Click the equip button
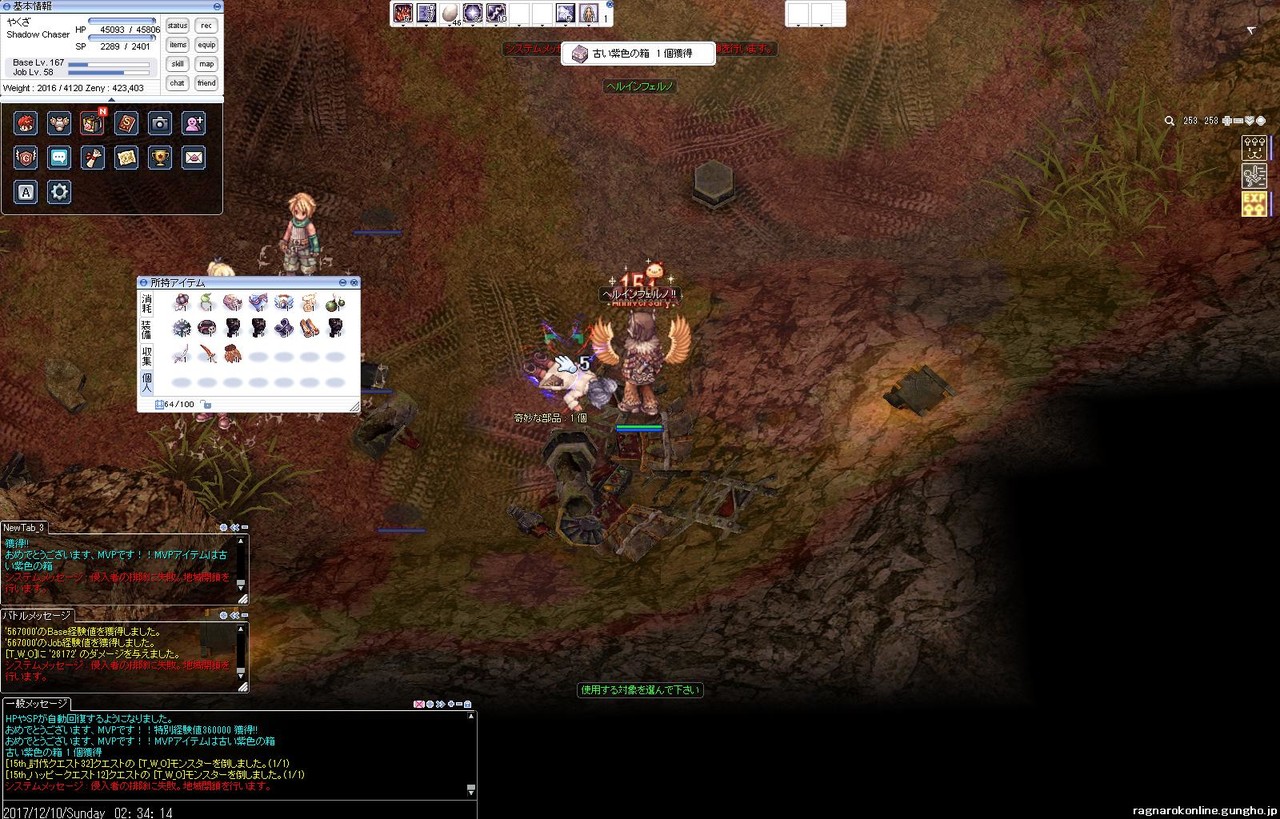Screen dimensions: 1280x819 click(206, 45)
